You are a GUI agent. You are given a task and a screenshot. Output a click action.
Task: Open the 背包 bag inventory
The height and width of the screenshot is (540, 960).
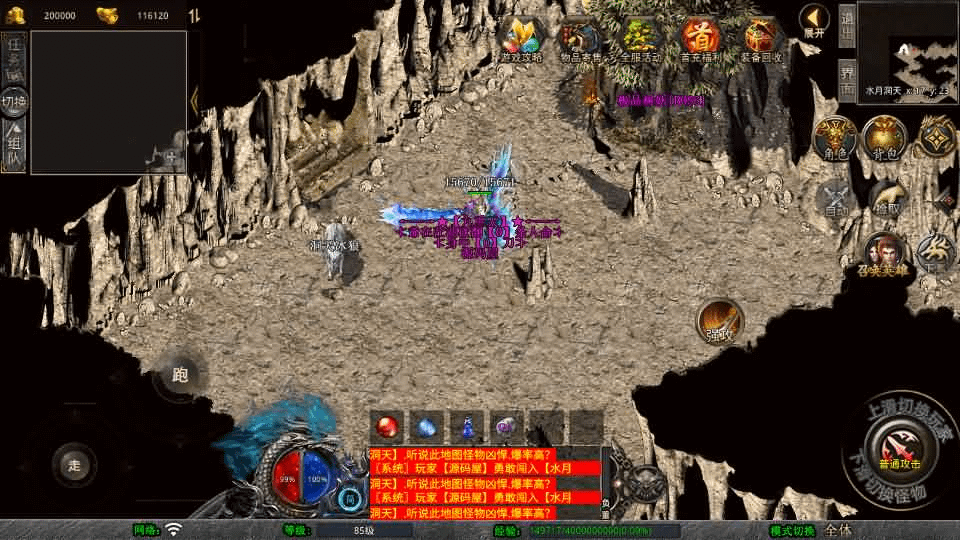point(884,138)
